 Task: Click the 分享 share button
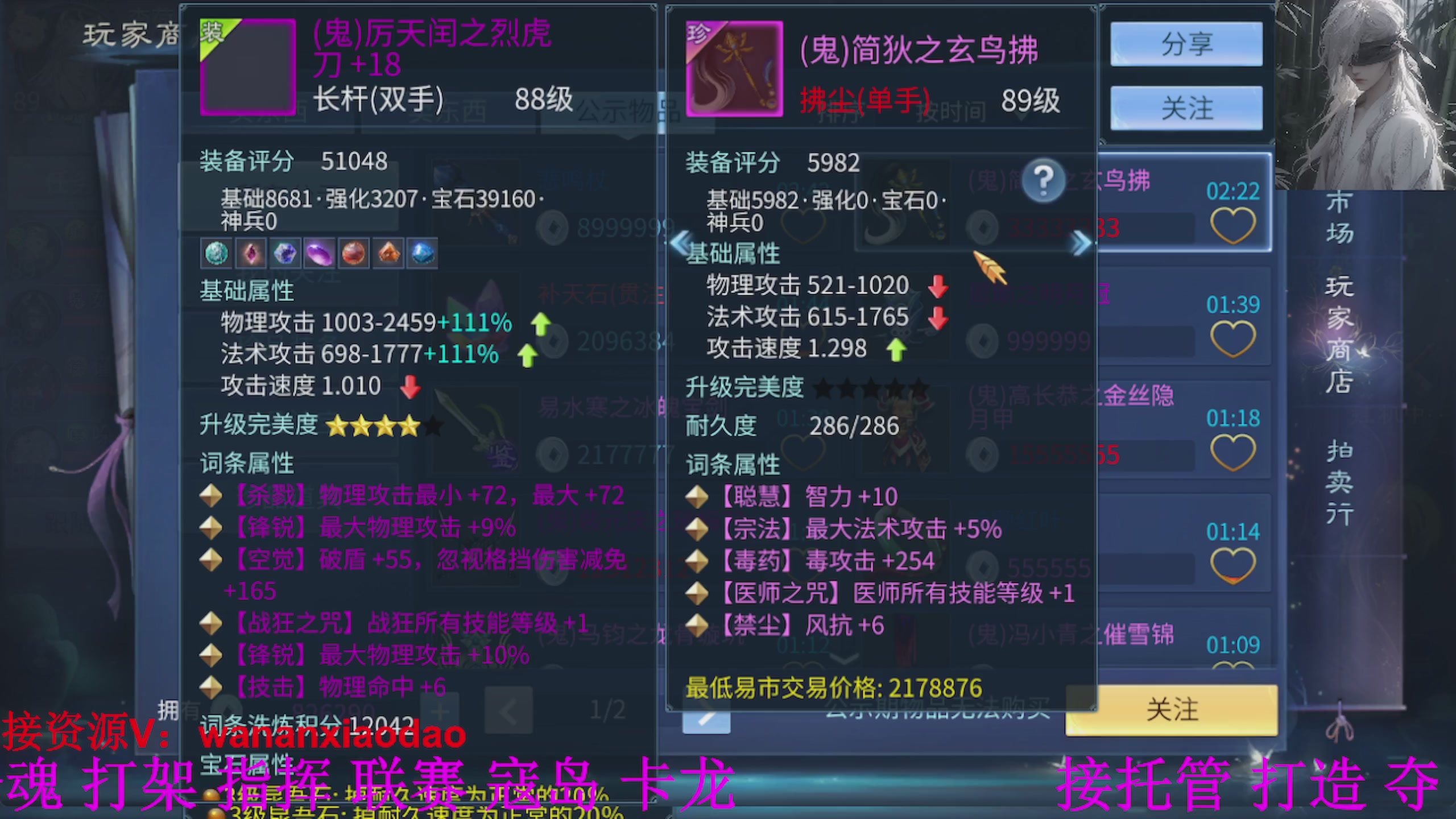[1186, 44]
